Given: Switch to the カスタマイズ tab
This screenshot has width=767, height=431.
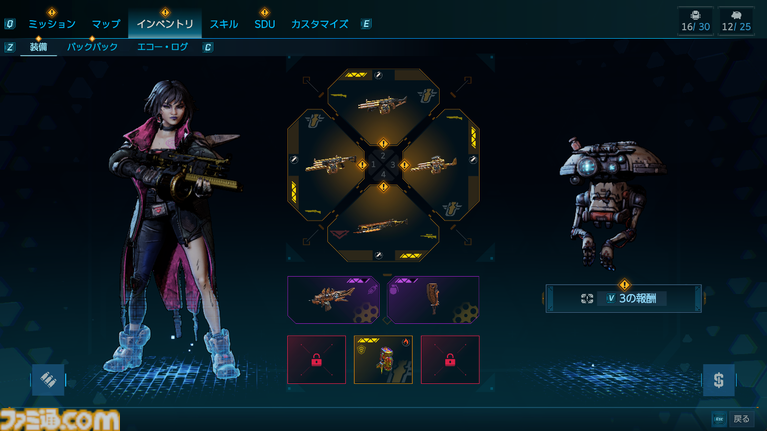Looking at the screenshot, I should click(x=321, y=23).
